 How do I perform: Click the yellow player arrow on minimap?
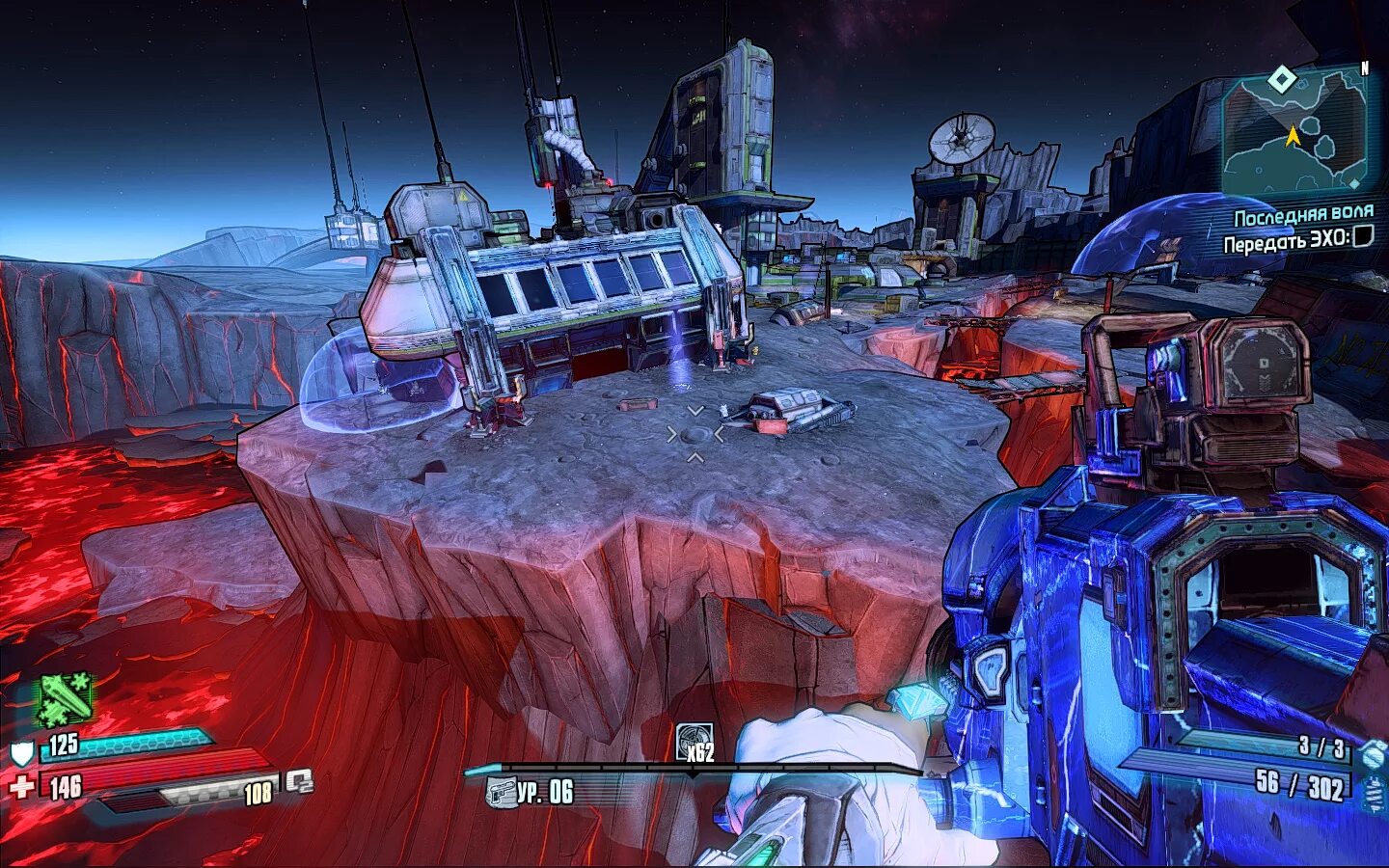coord(1293,137)
